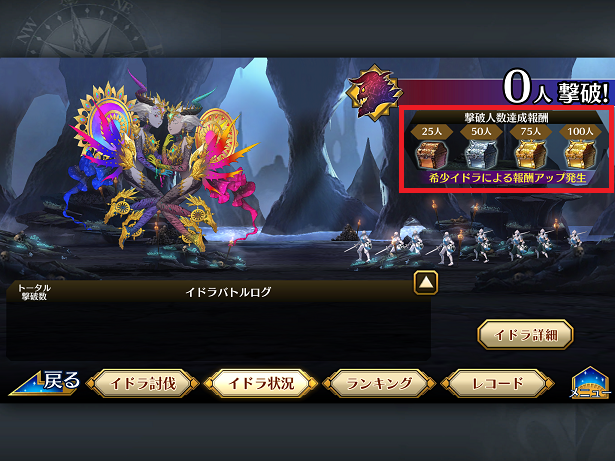The height and width of the screenshot is (461, 615).
Task: Go back with the 戻る button
Action: pyautogui.click(x=46, y=383)
